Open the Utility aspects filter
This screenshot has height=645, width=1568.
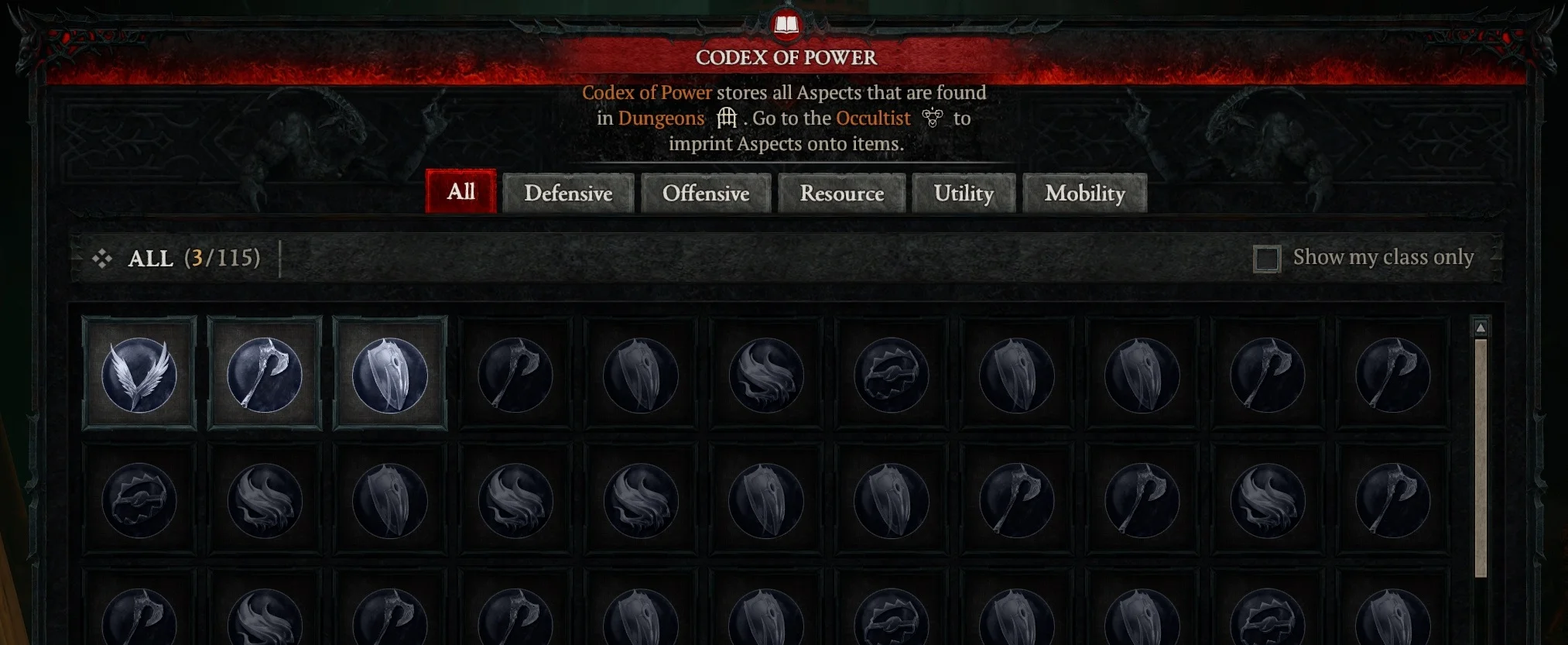[964, 194]
